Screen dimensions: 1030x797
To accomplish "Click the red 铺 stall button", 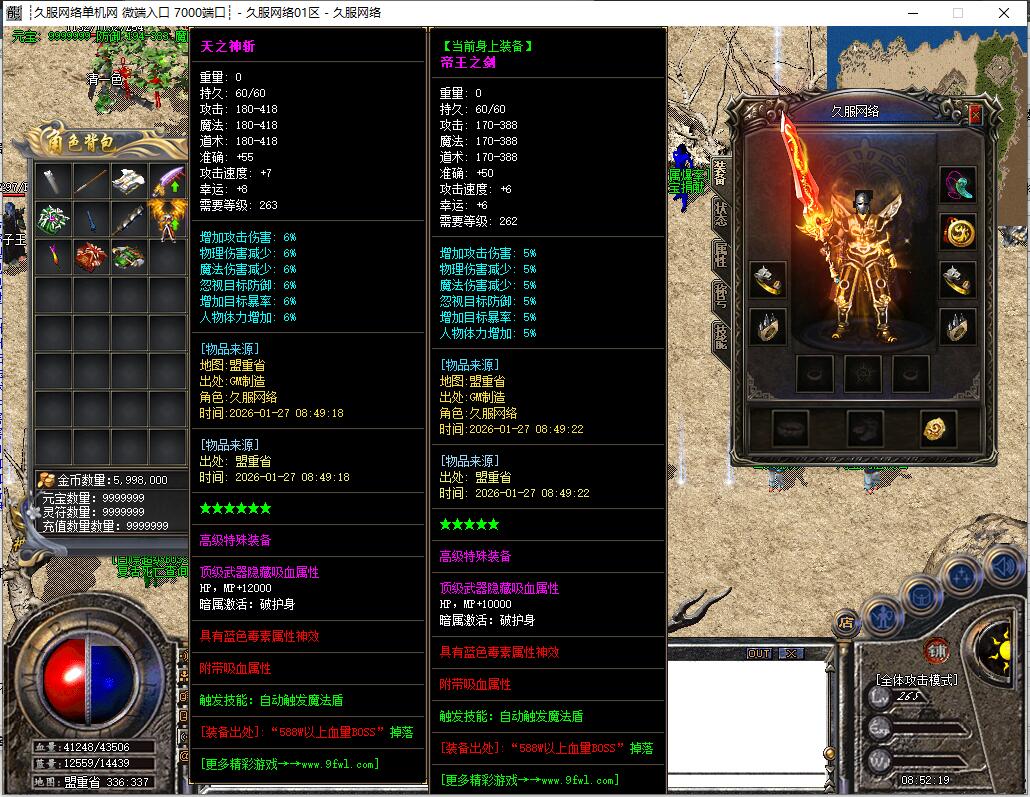I will 937,648.
